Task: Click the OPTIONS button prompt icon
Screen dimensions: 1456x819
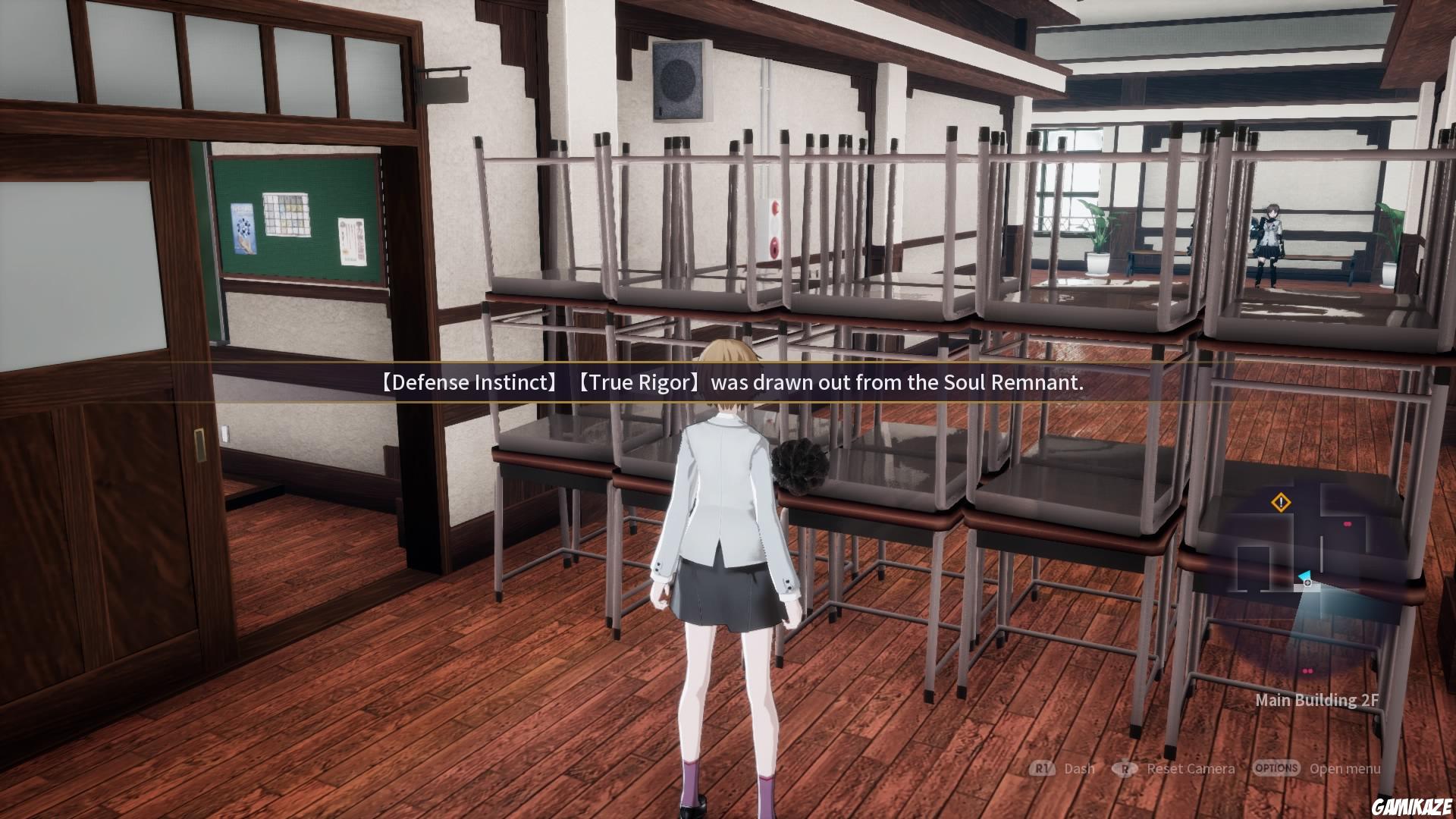Action: [1276, 768]
